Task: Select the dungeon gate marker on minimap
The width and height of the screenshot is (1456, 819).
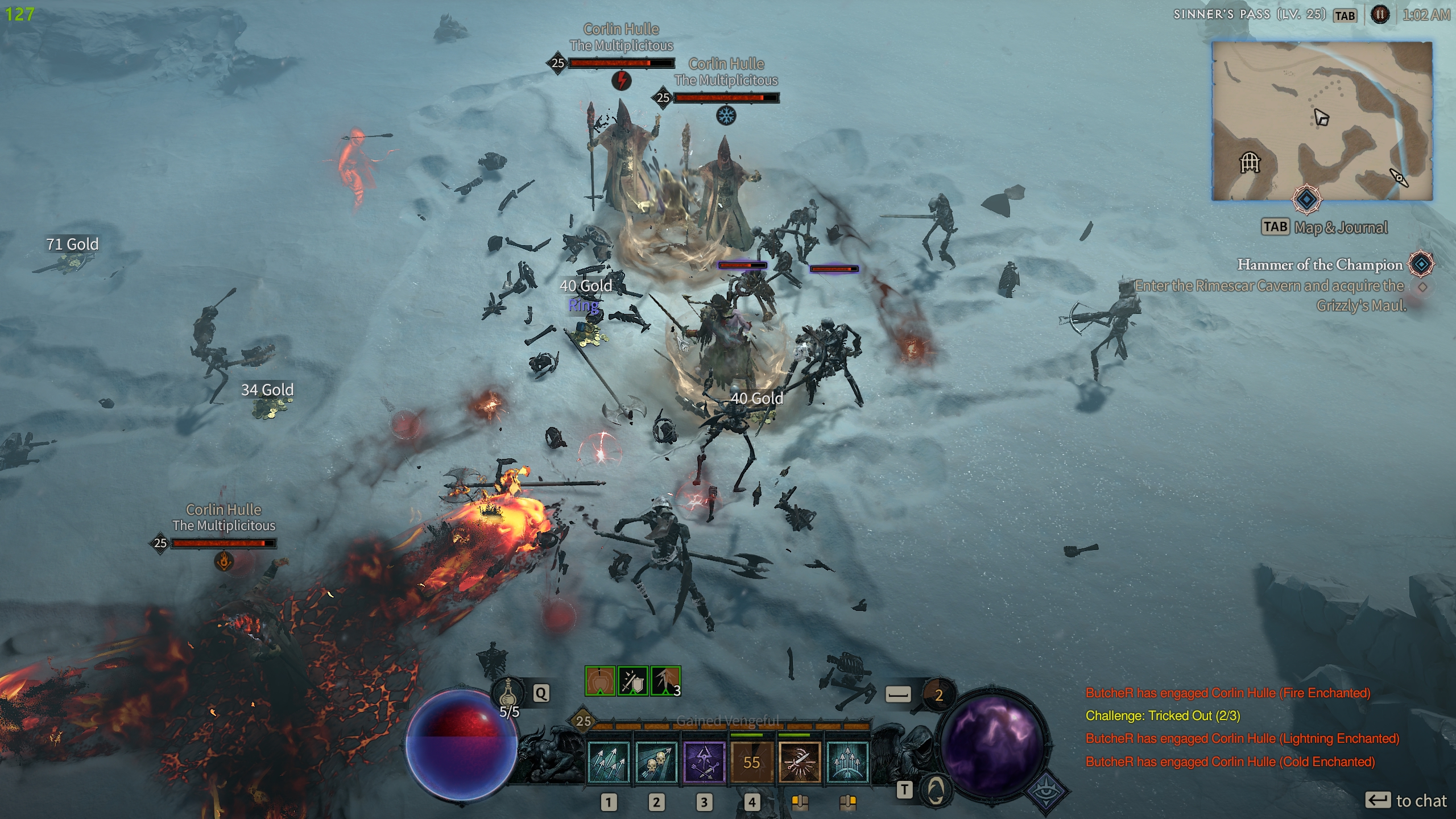Action: click(x=1250, y=163)
